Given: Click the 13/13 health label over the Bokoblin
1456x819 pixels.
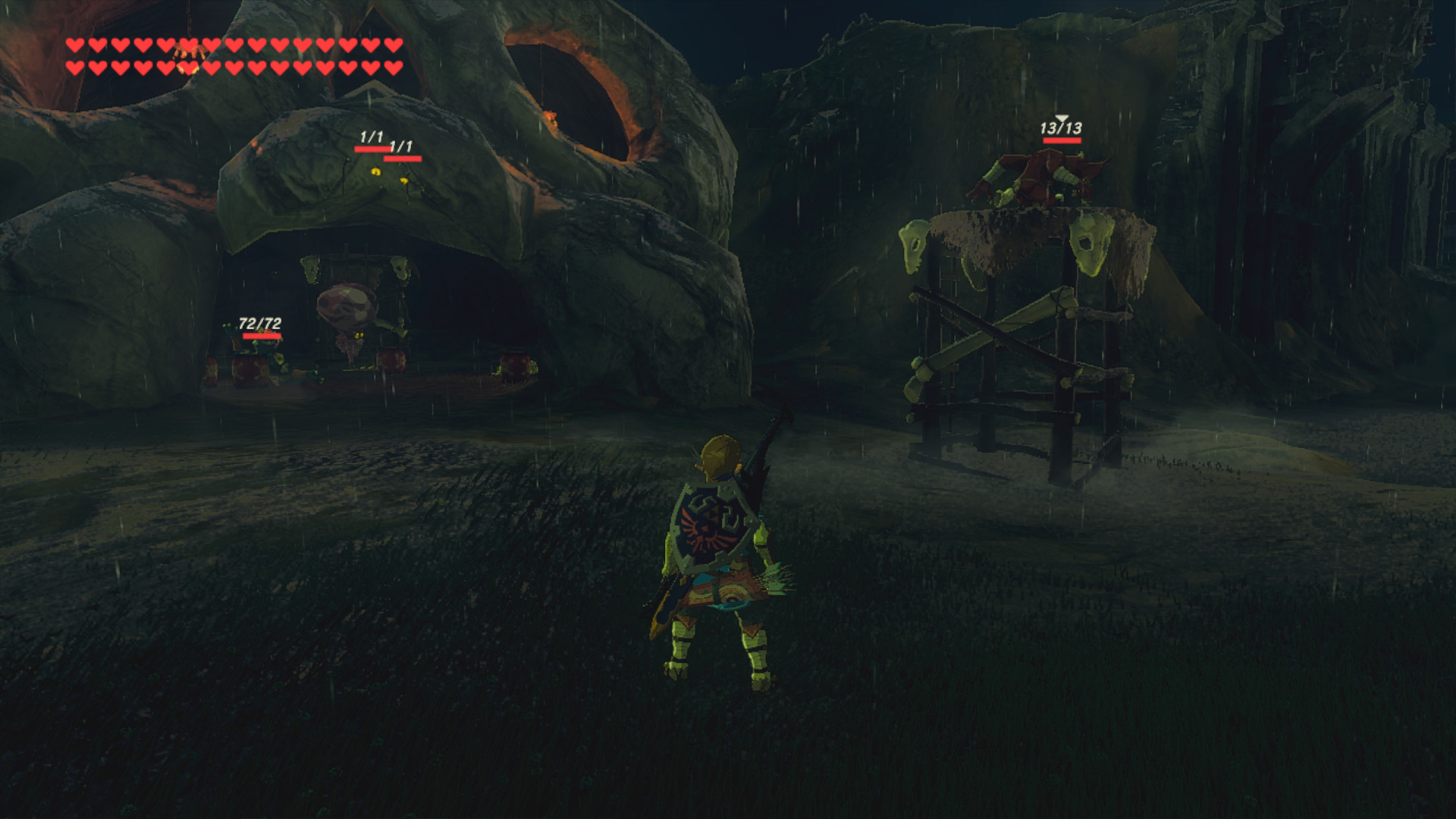Looking at the screenshot, I should click(1062, 127).
